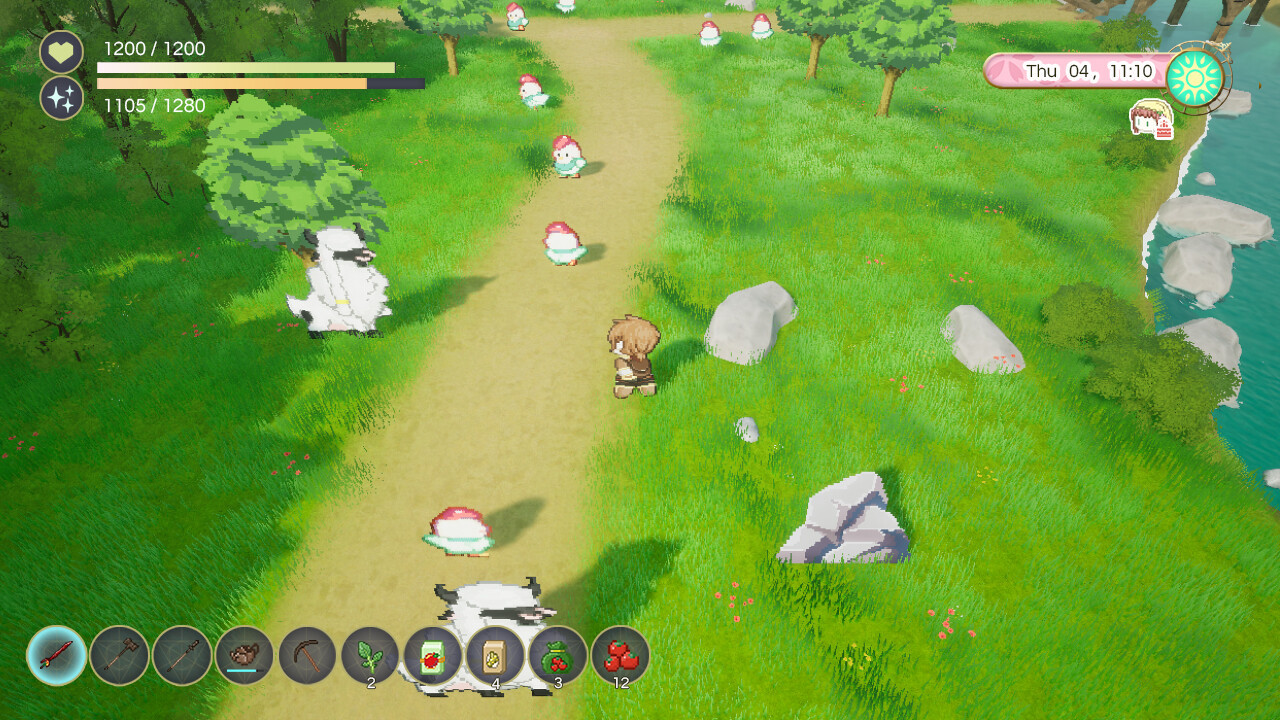The image size is (1280, 720).
Task: Choose the tan seed bag slot
Action: (x=496, y=656)
